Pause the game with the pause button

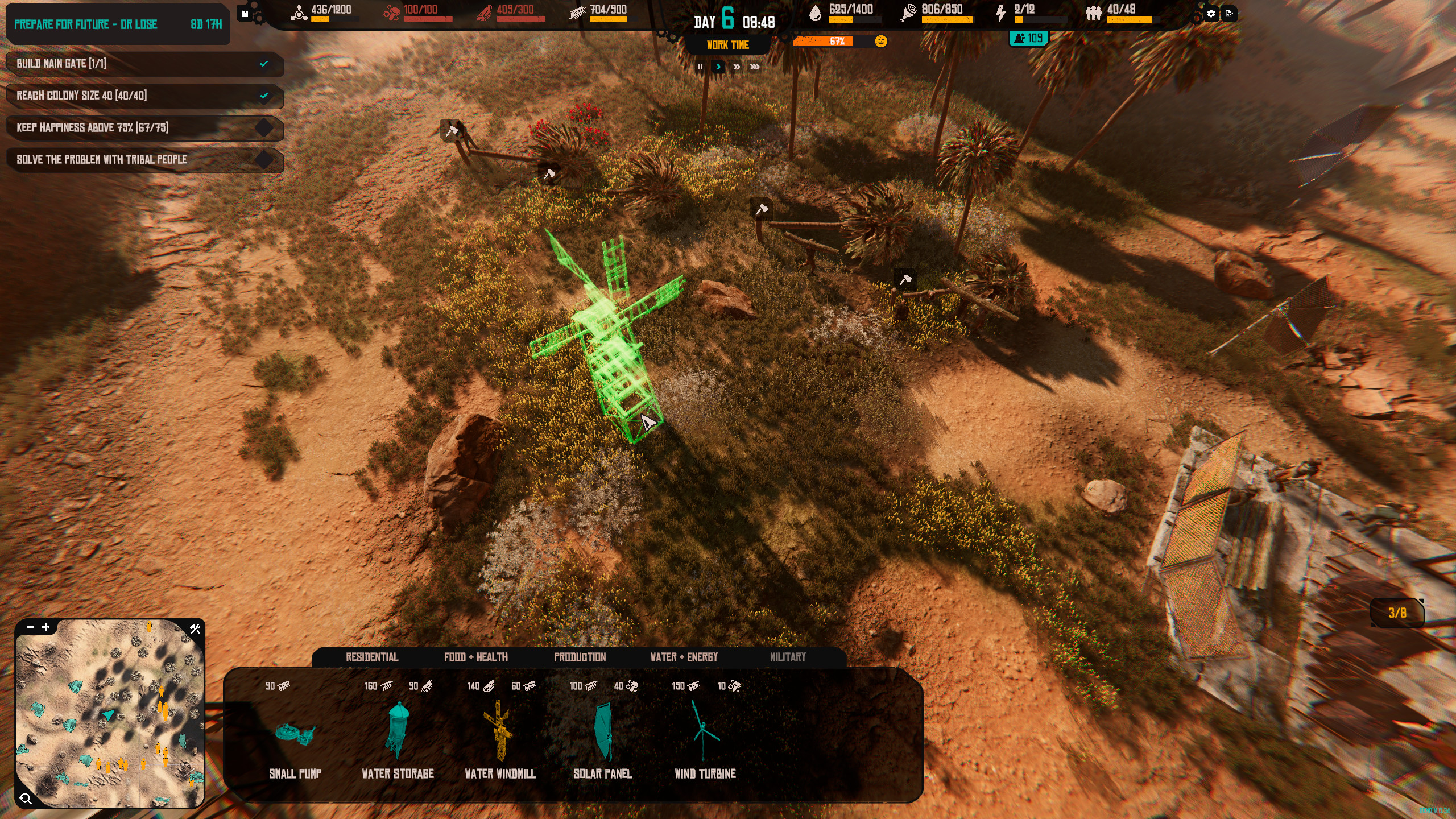point(700,67)
